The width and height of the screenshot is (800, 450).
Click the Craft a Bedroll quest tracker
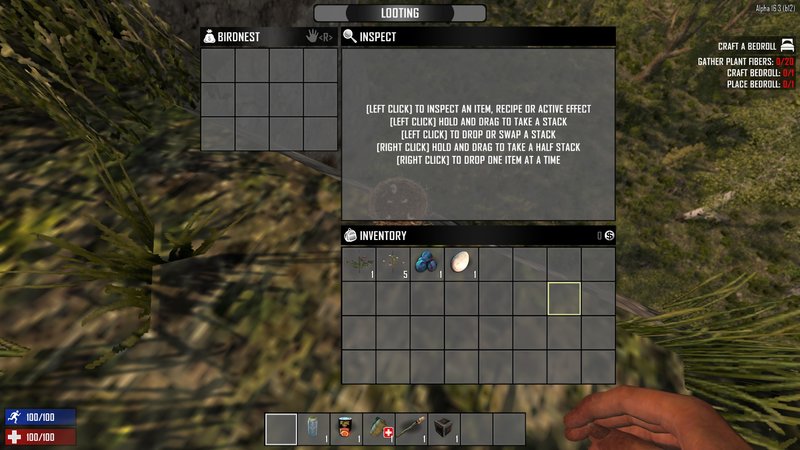coord(747,46)
